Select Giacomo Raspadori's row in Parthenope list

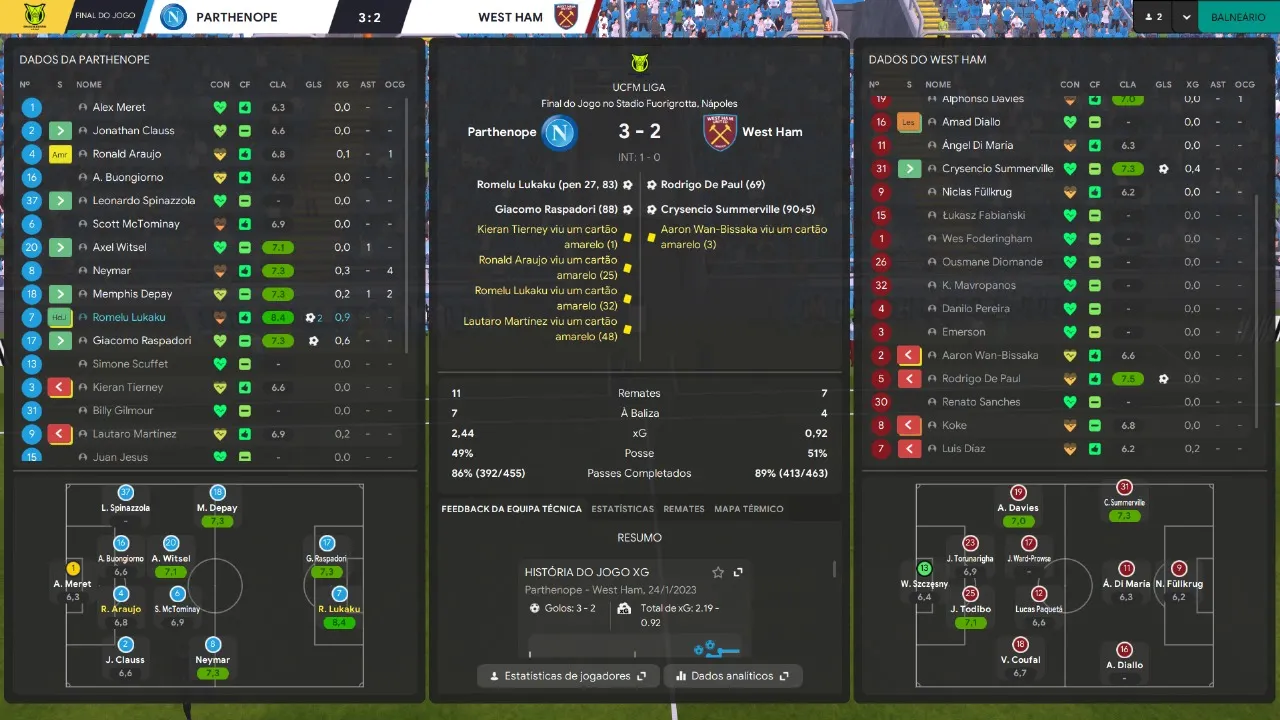141,341
